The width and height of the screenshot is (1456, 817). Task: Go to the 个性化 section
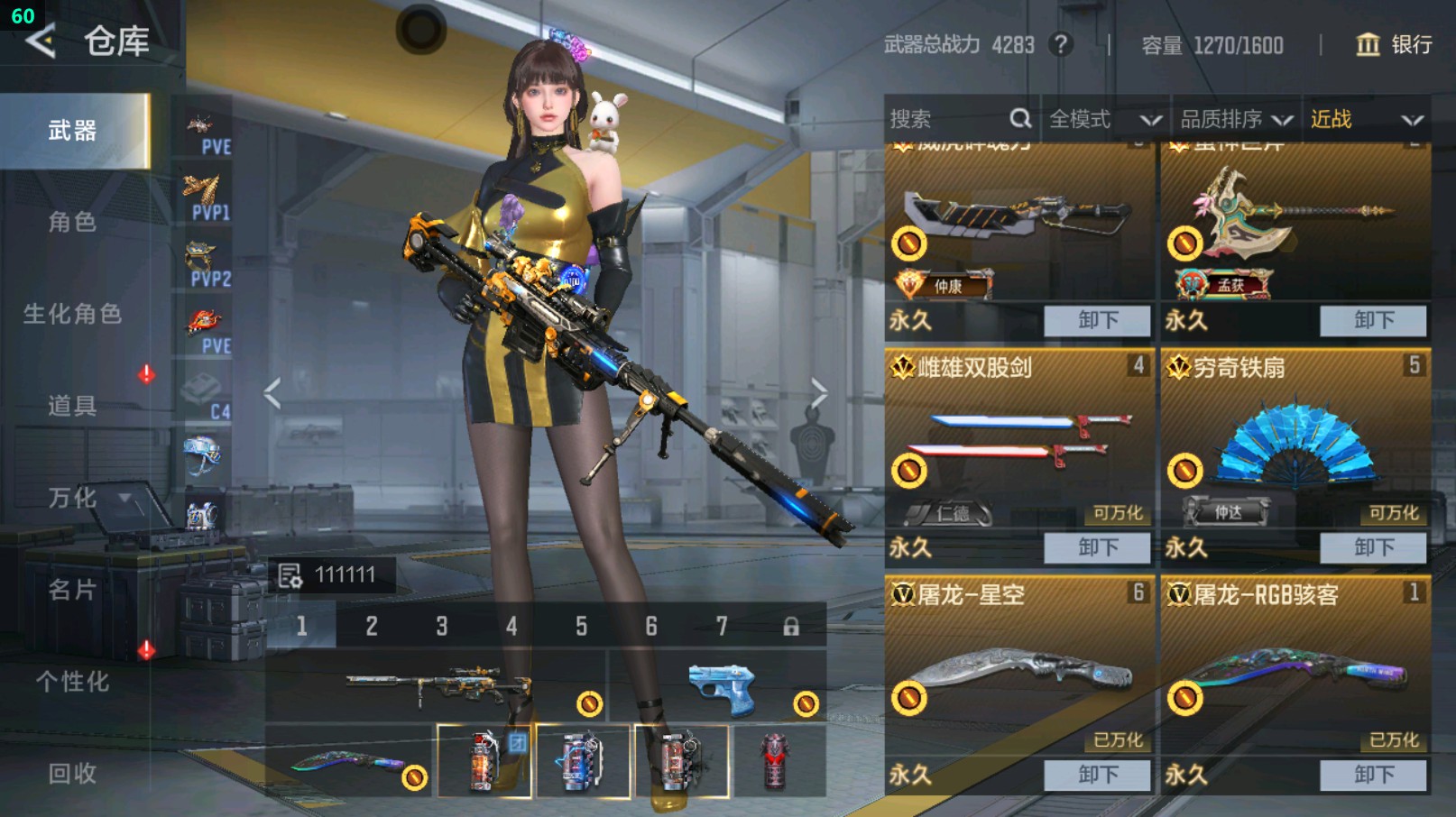[x=72, y=682]
